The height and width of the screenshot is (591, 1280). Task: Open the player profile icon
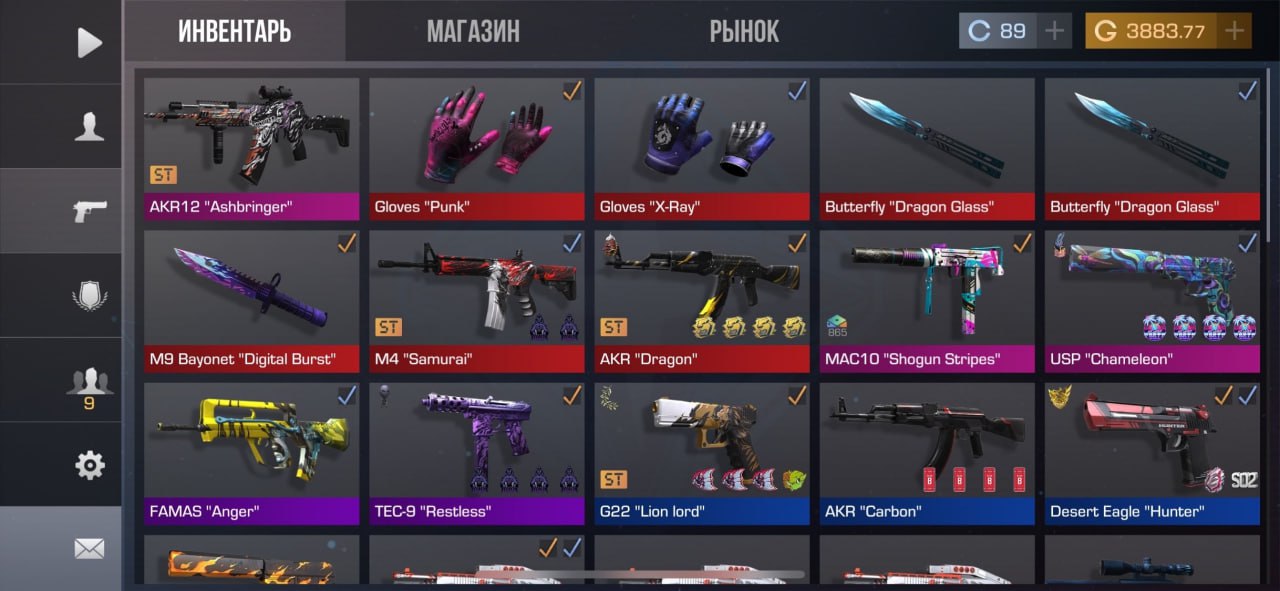click(89, 126)
